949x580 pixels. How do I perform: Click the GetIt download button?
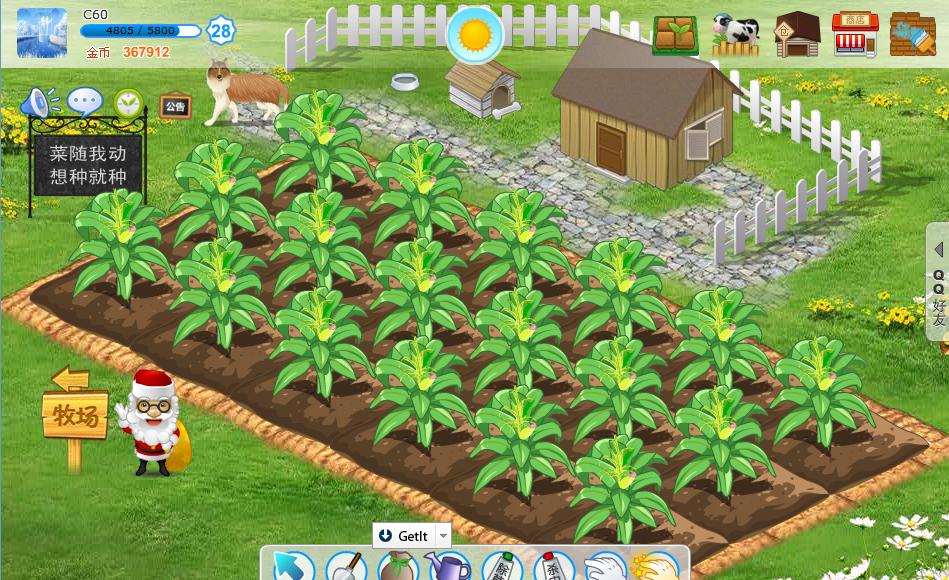click(x=403, y=535)
